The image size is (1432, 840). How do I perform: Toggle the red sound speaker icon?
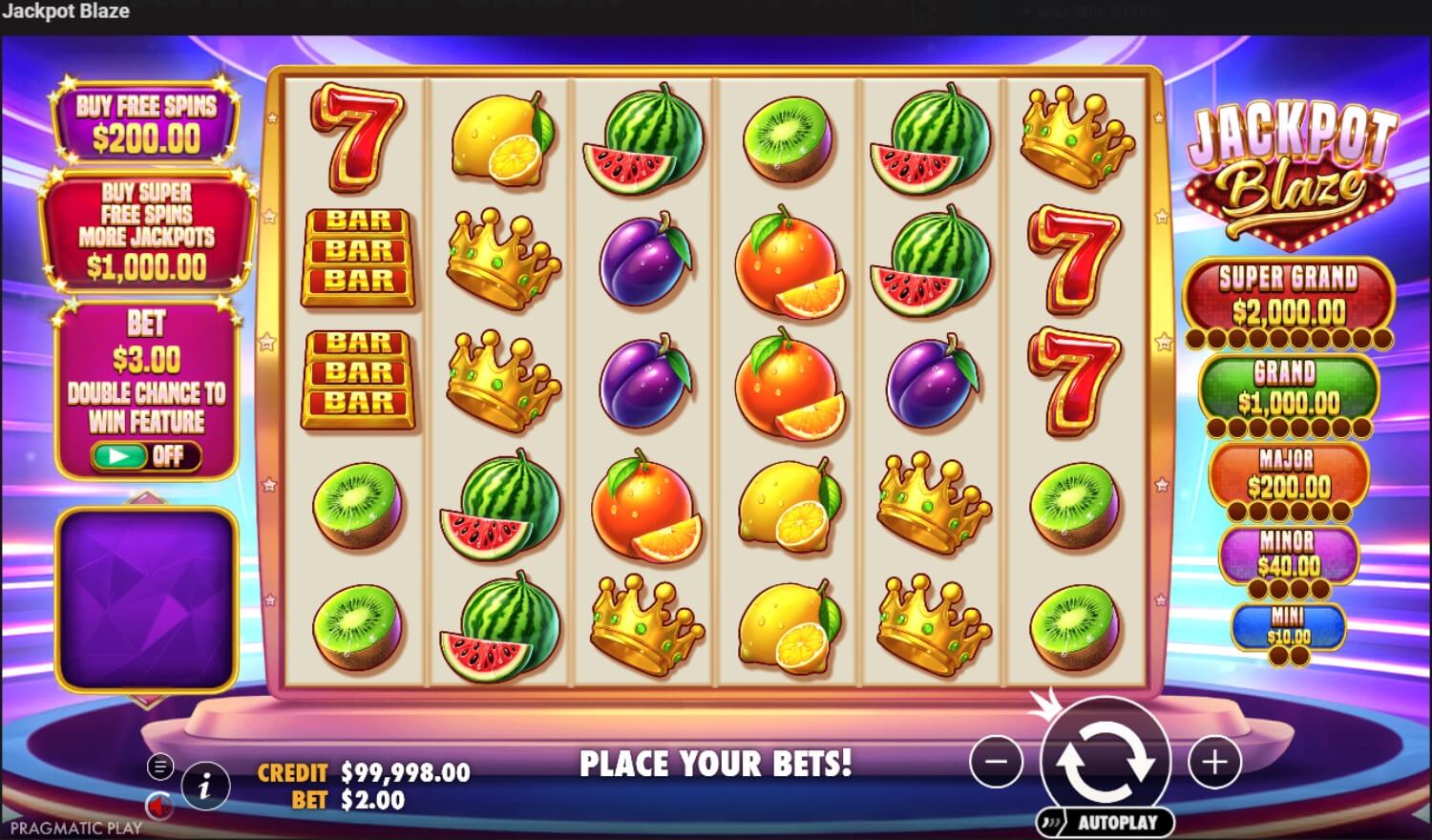pyautogui.click(x=158, y=806)
